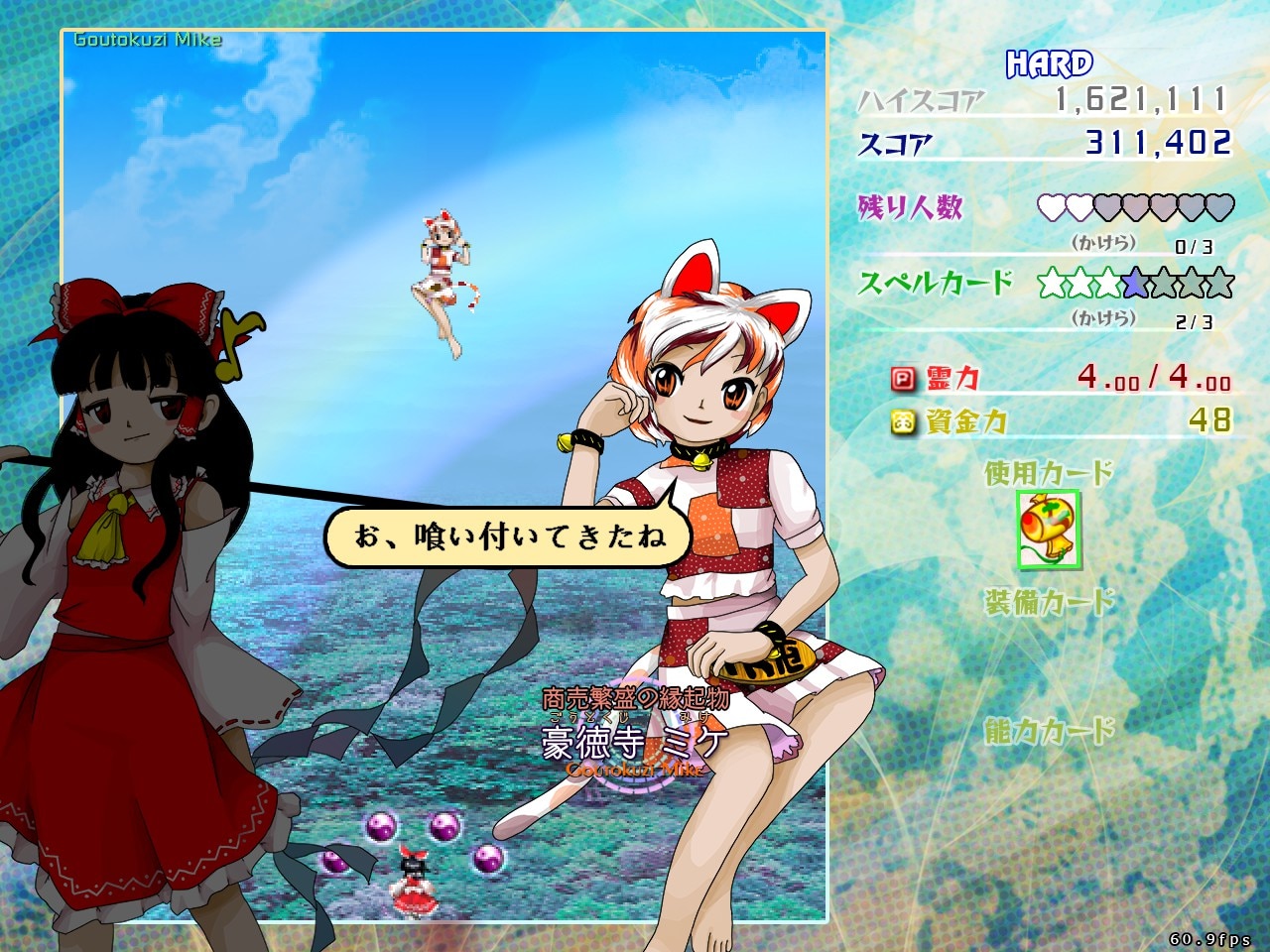Click the last gray heart in the life gauge
Viewport: 1270px width, 952px height.
click(x=1218, y=206)
